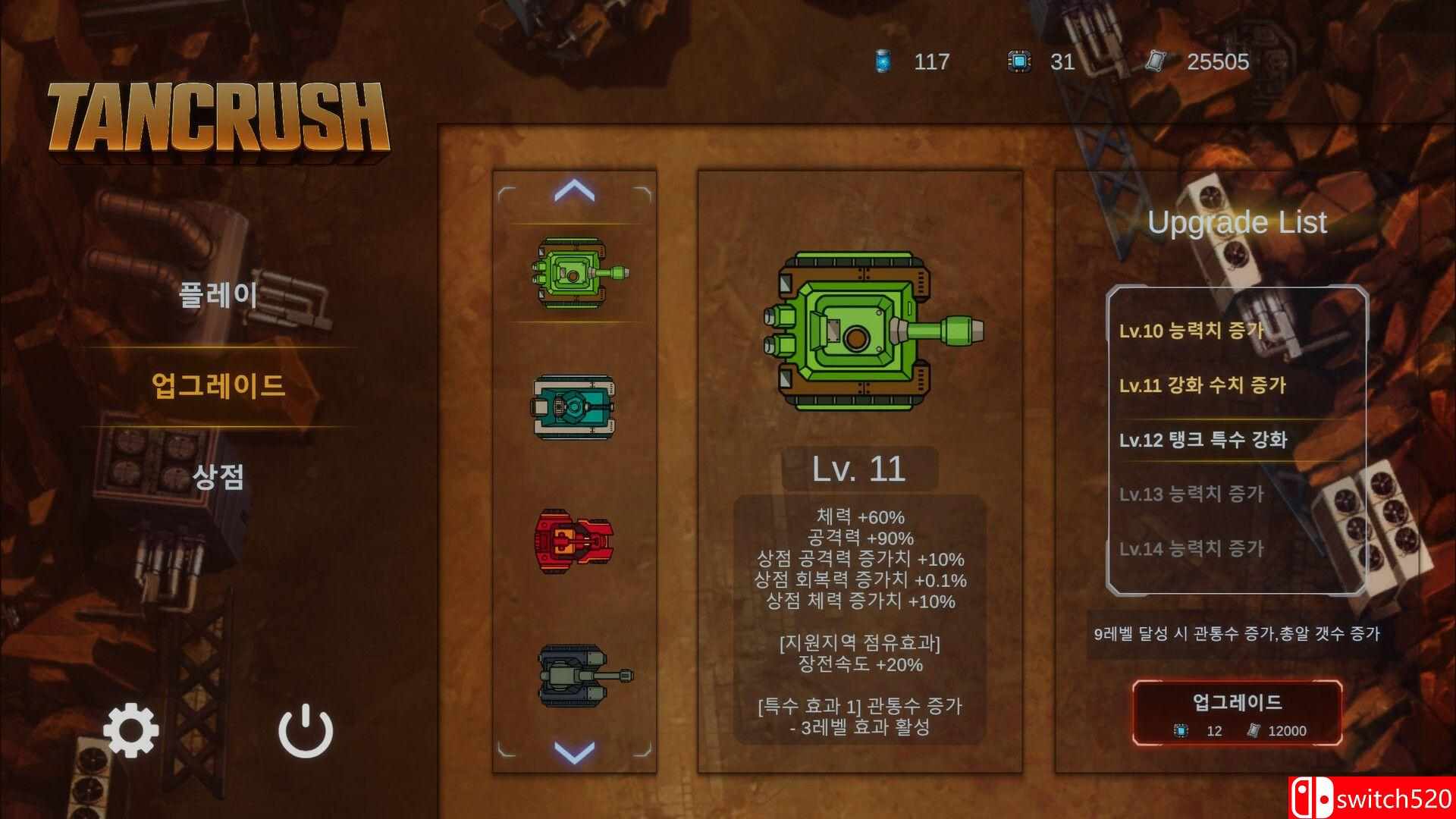Click the chip currency icon showing 31
This screenshot has width=1456, height=819.
pyautogui.click(x=1018, y=61)
